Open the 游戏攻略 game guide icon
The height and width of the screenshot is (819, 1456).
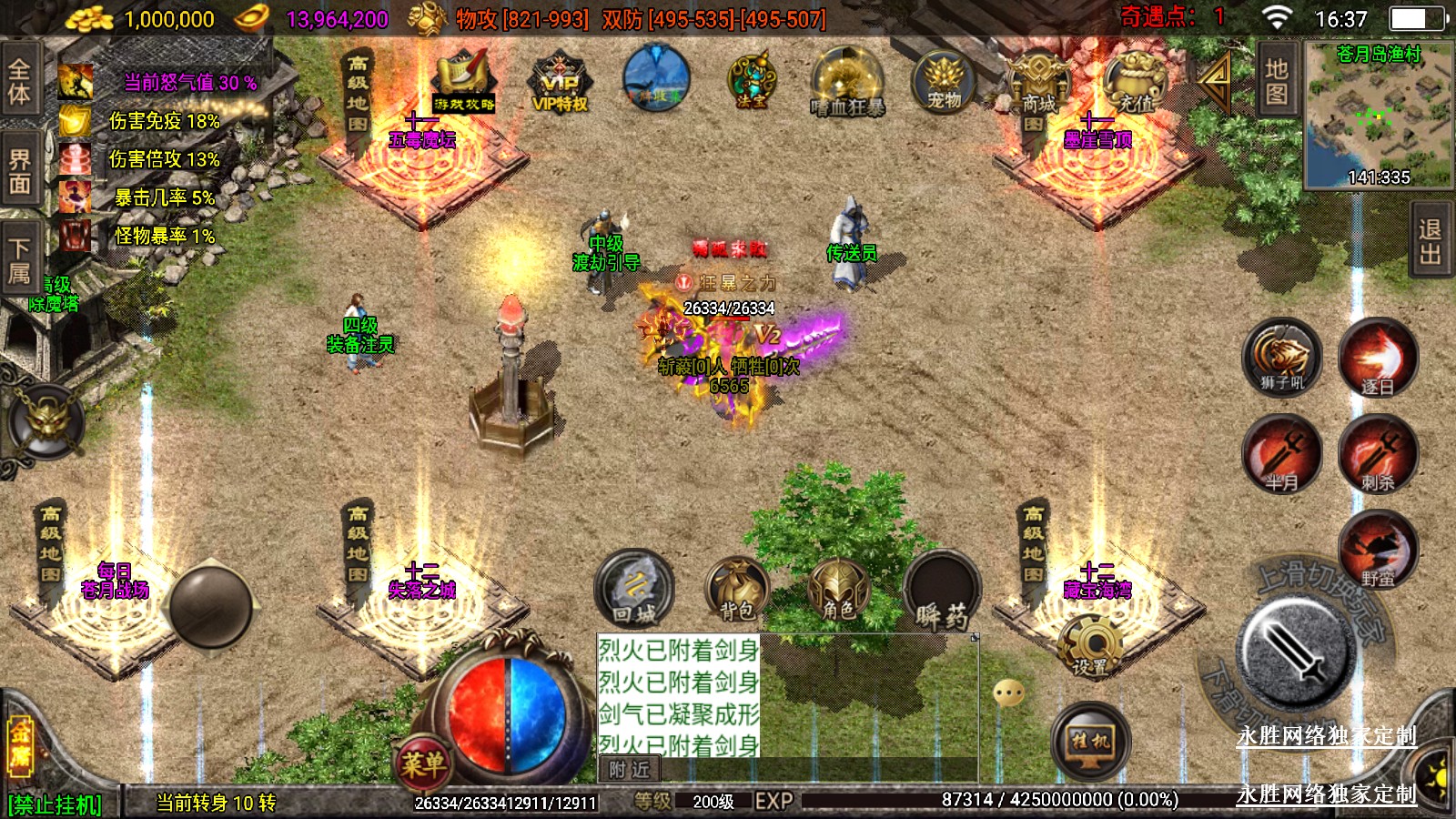click(464, 84)
